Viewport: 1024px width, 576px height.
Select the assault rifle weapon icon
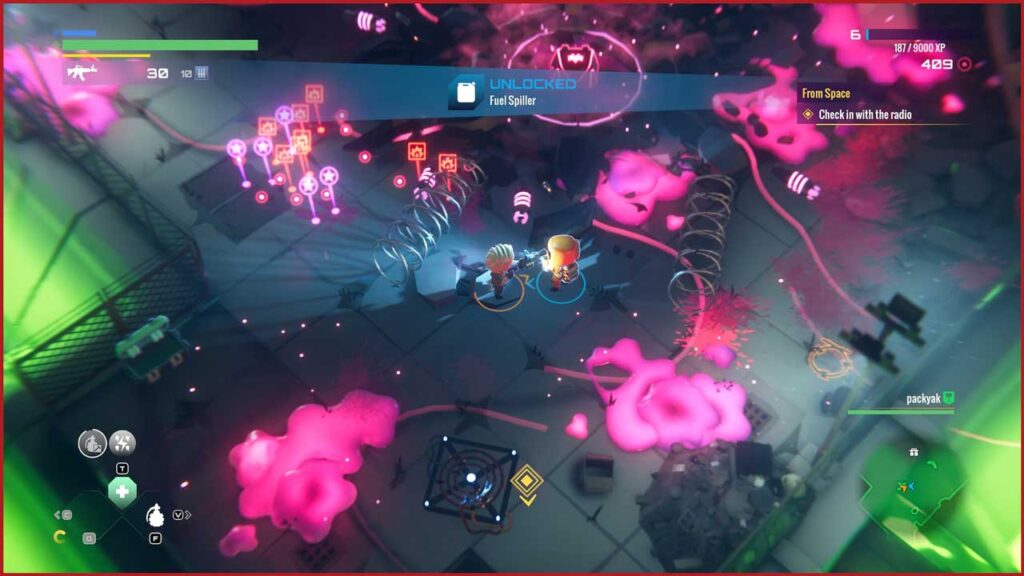80,72
